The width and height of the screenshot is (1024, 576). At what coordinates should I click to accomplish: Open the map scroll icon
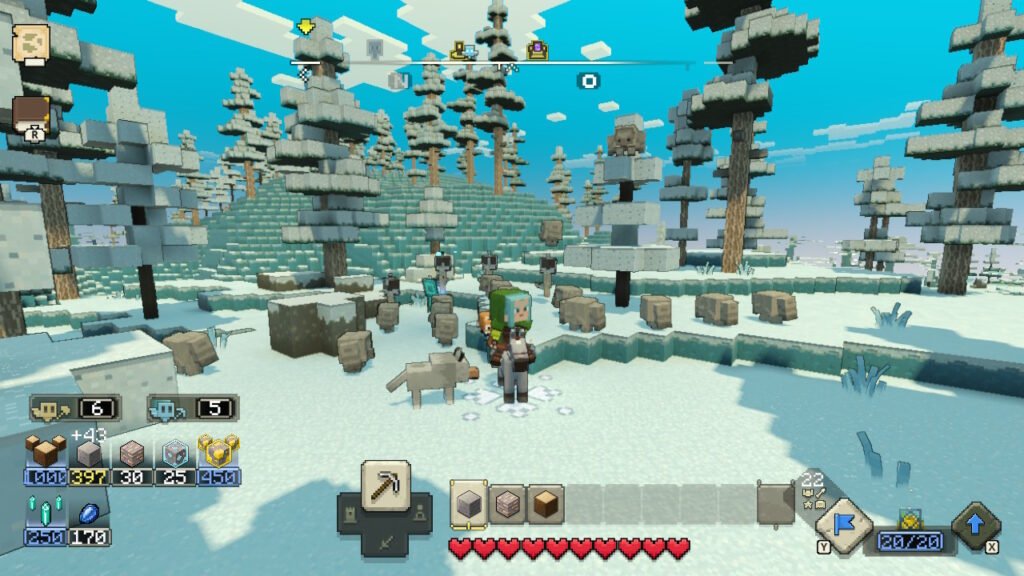31,42
